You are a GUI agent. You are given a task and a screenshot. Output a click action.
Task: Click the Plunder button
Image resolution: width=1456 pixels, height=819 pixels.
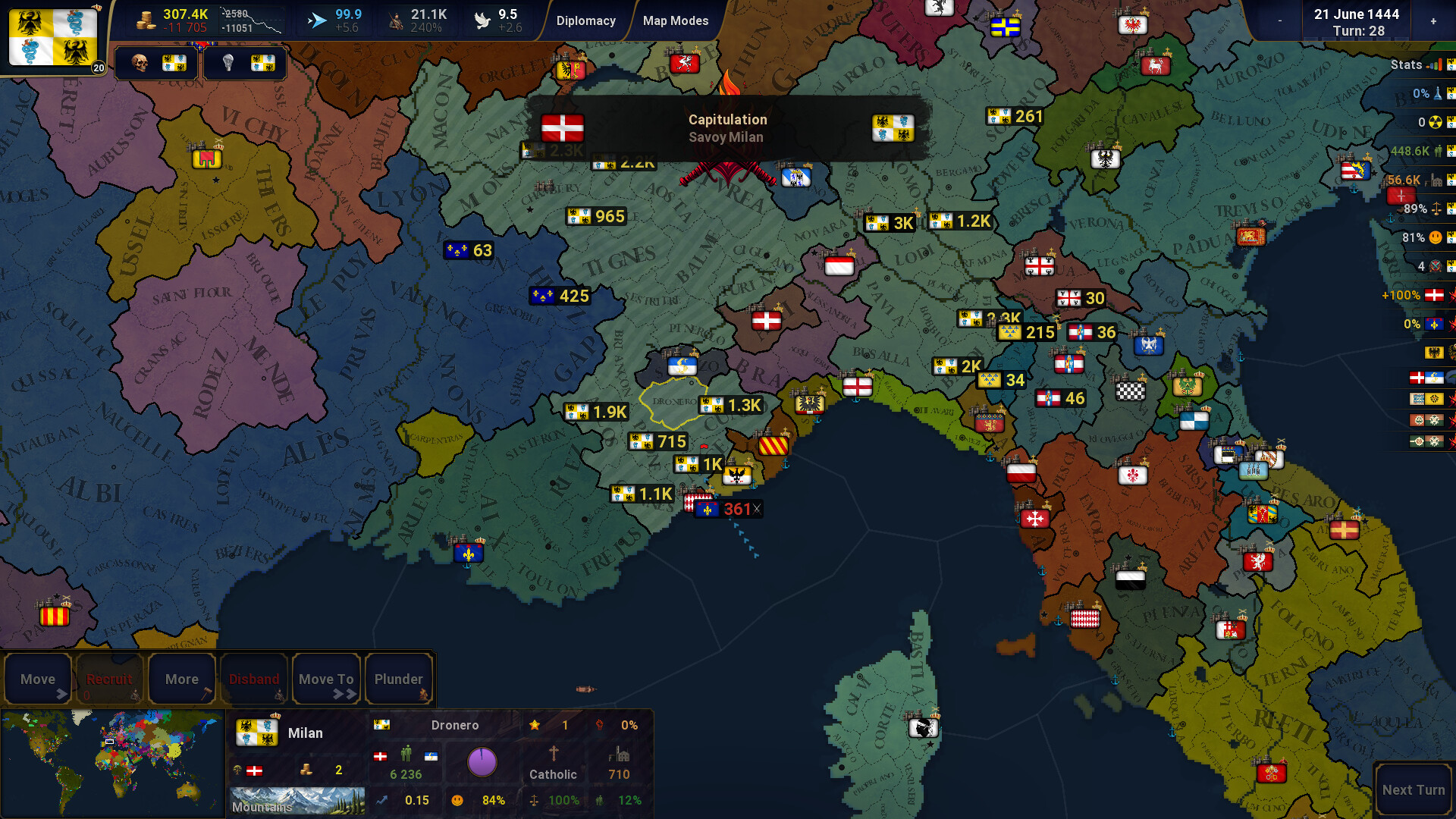[x=399, y=679]
